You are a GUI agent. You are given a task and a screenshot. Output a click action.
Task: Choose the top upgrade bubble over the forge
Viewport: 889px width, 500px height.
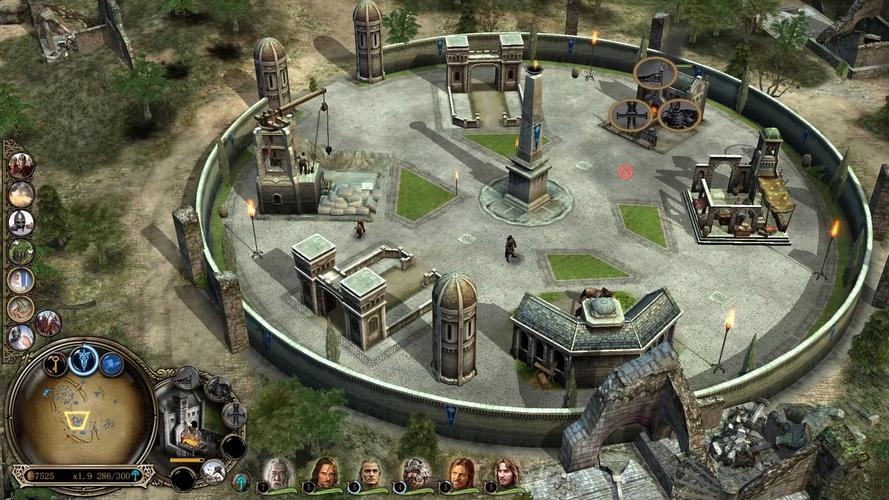655,72
